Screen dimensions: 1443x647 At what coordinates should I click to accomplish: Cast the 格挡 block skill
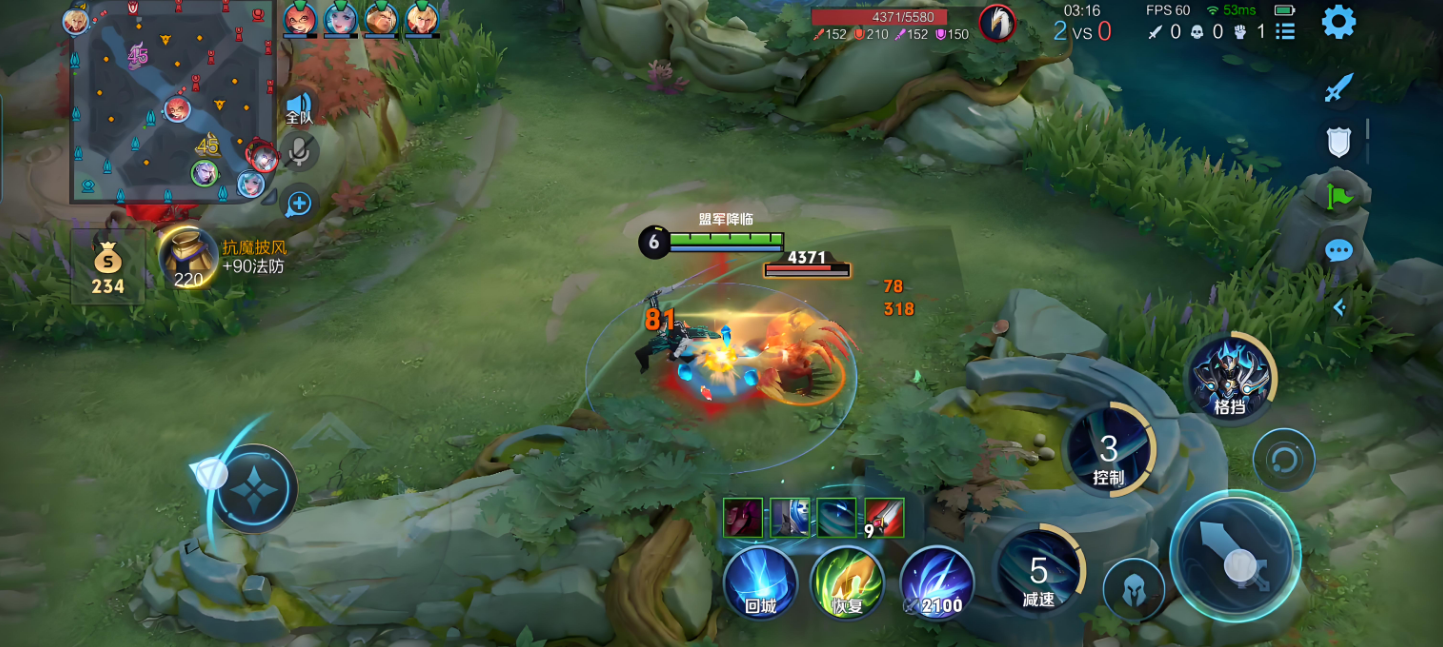click(1229, 378)
